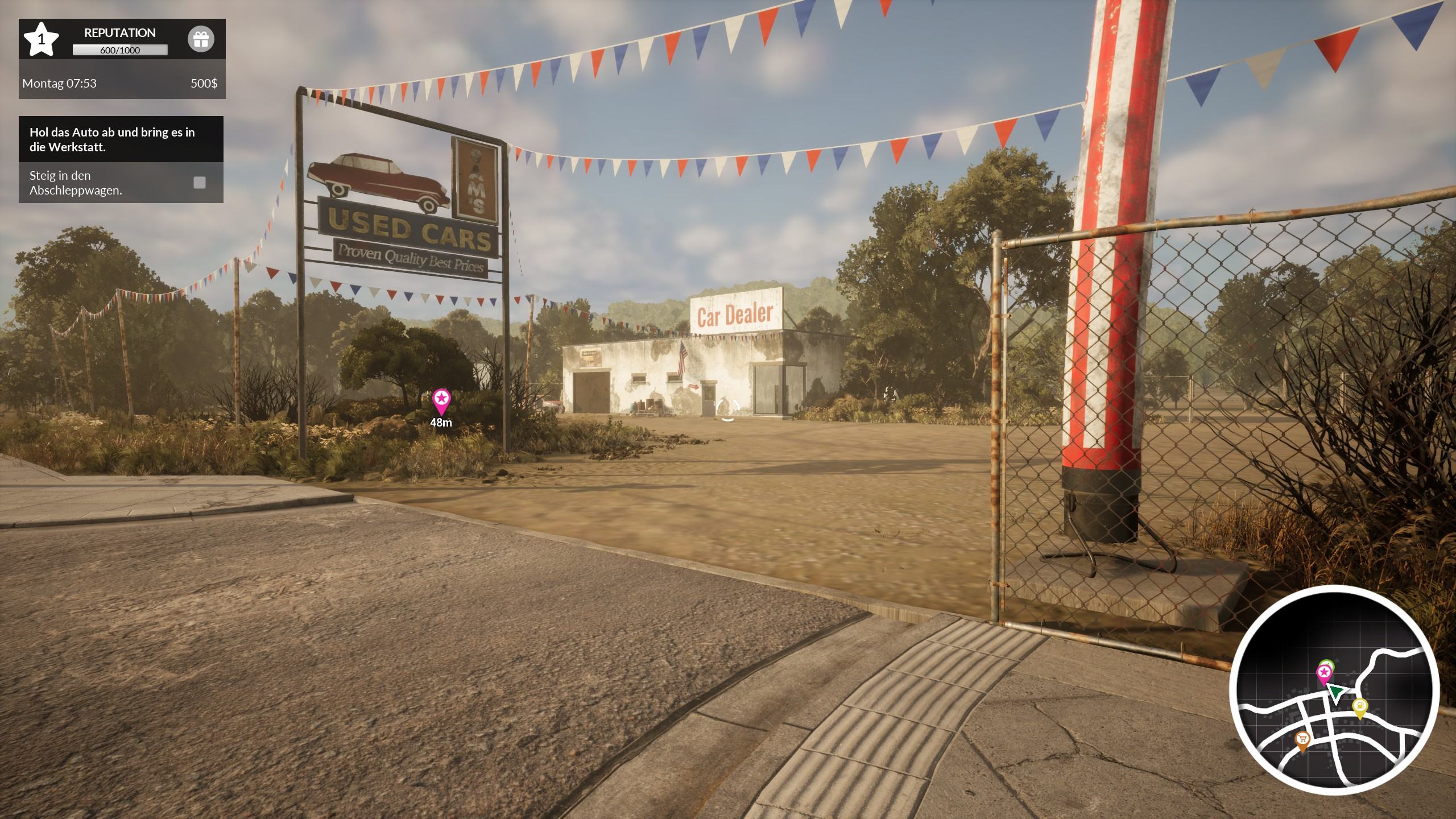
Task: Click the reputation level star badge
Action: point(41,39)
